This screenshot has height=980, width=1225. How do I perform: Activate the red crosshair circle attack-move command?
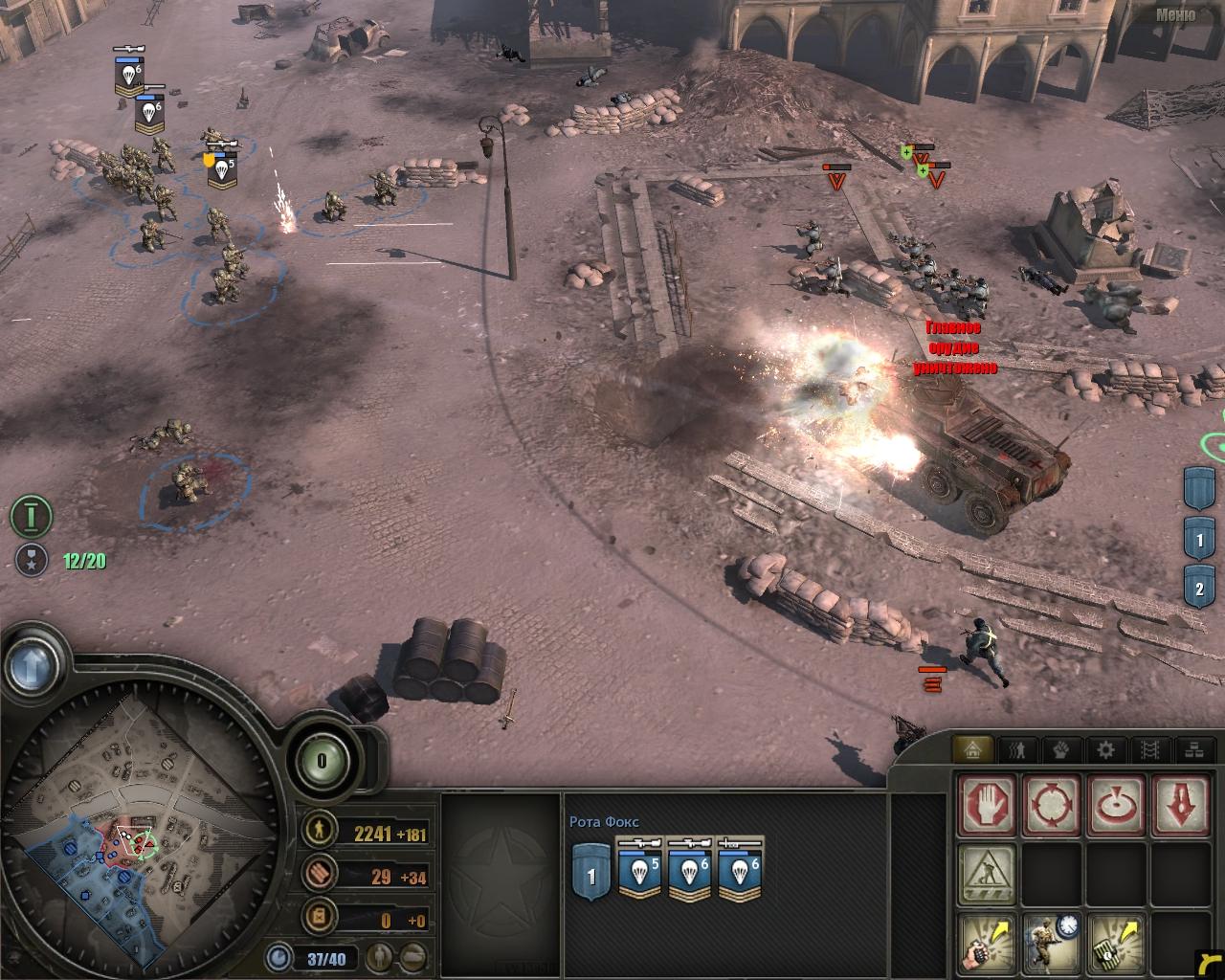1049,802
